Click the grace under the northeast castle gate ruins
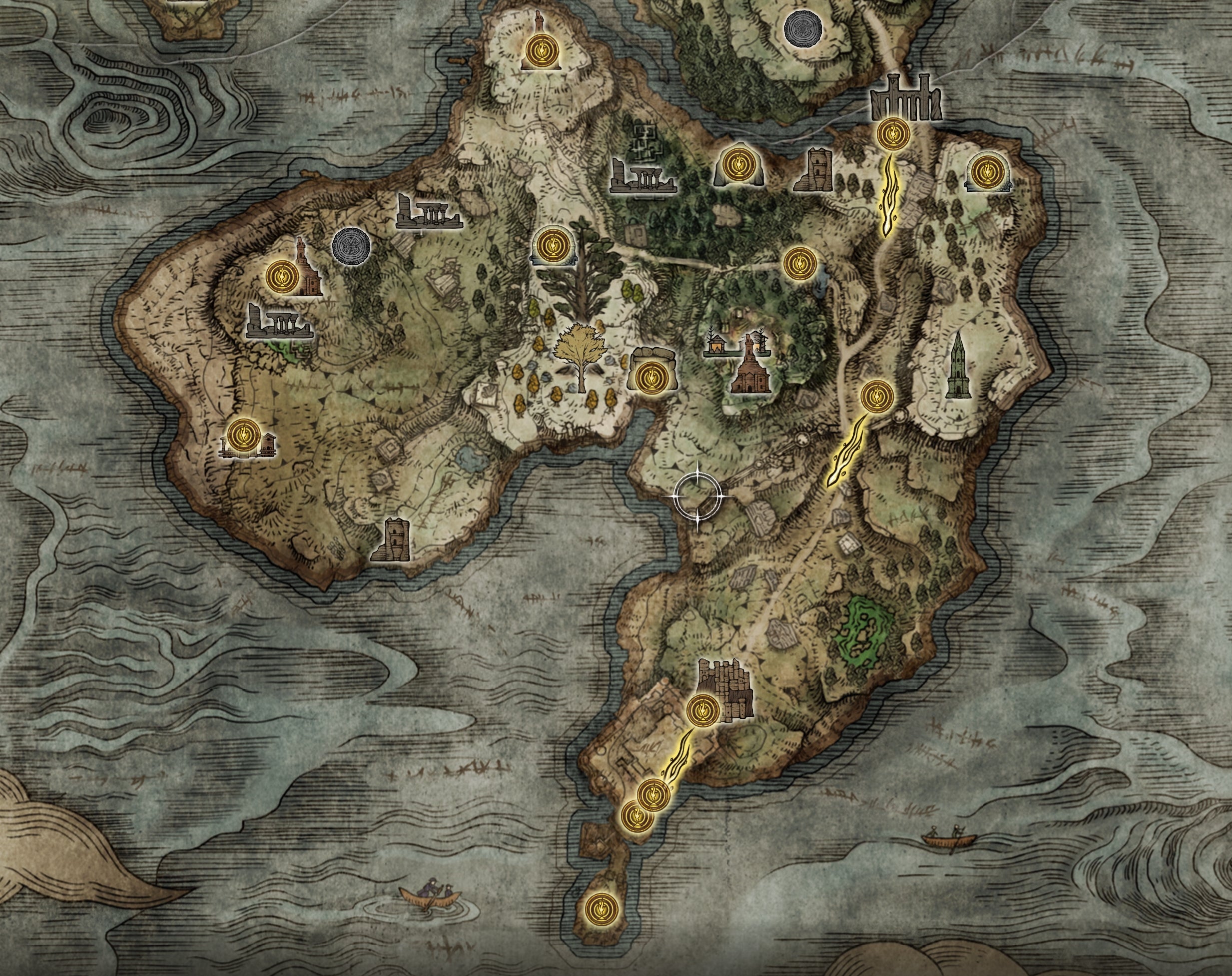The image size is (1232, 976). 893,135
